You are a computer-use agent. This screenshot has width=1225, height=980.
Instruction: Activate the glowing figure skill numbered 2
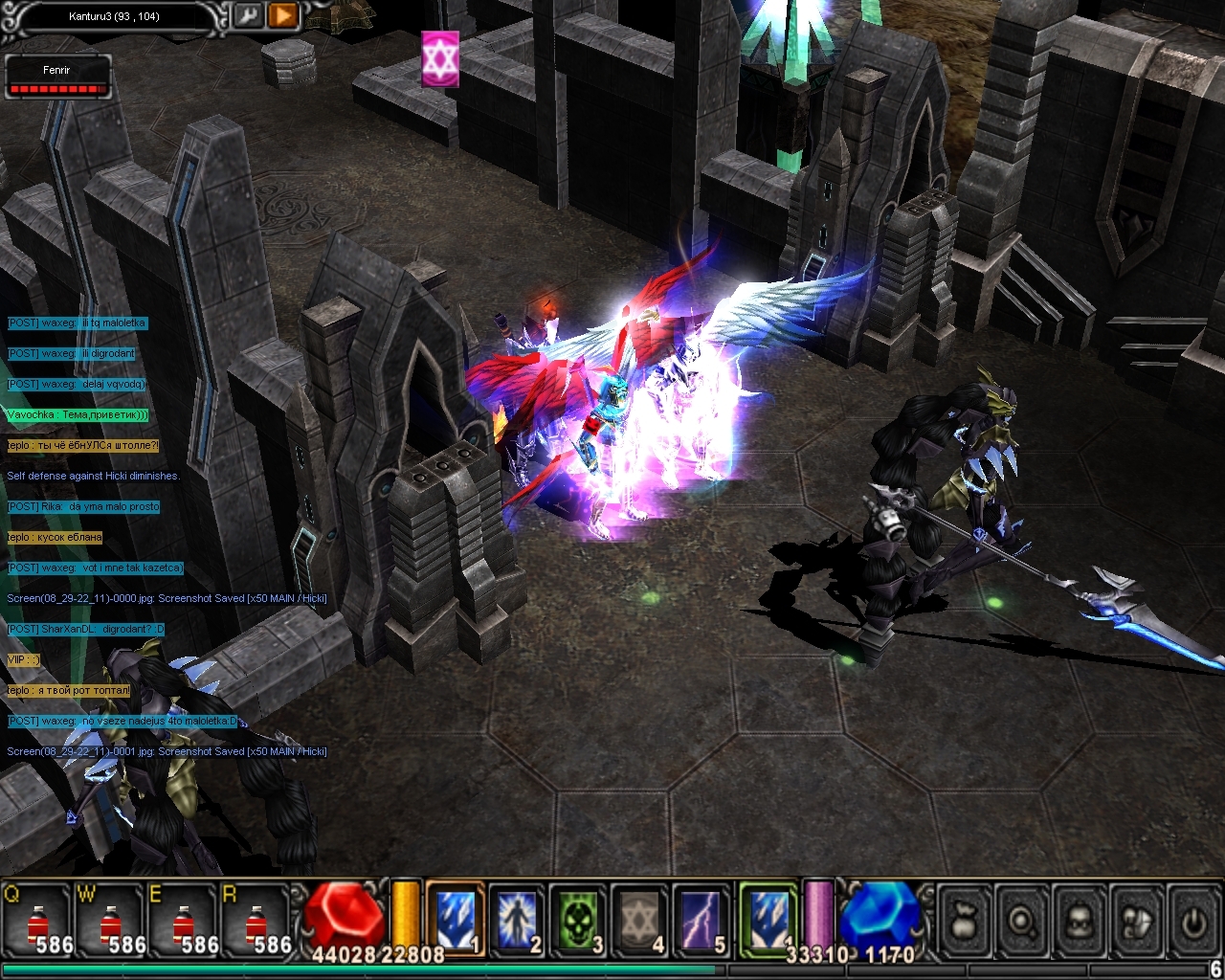(517, 919)
